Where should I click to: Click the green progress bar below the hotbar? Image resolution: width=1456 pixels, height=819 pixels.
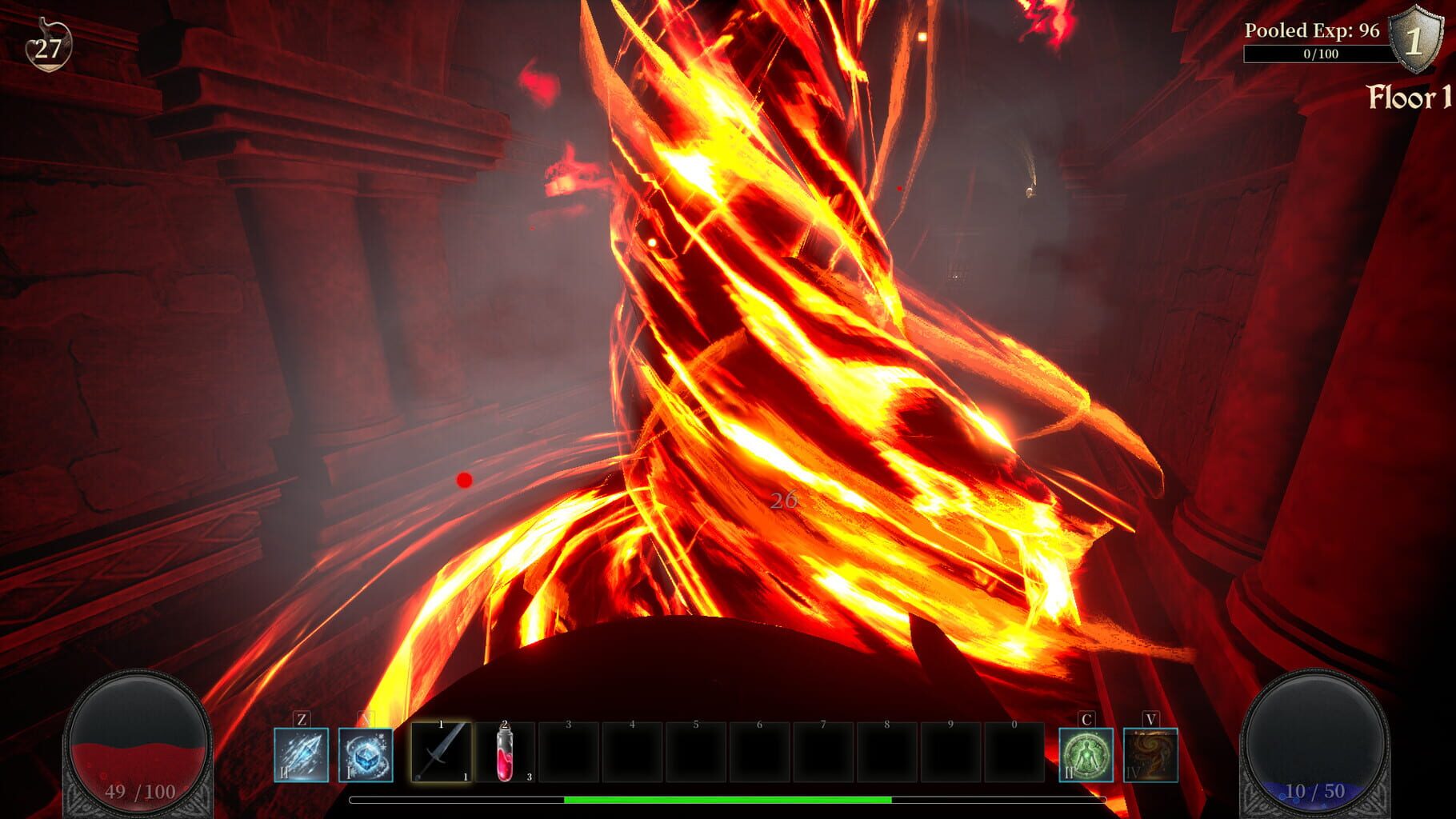pos(728,800)
